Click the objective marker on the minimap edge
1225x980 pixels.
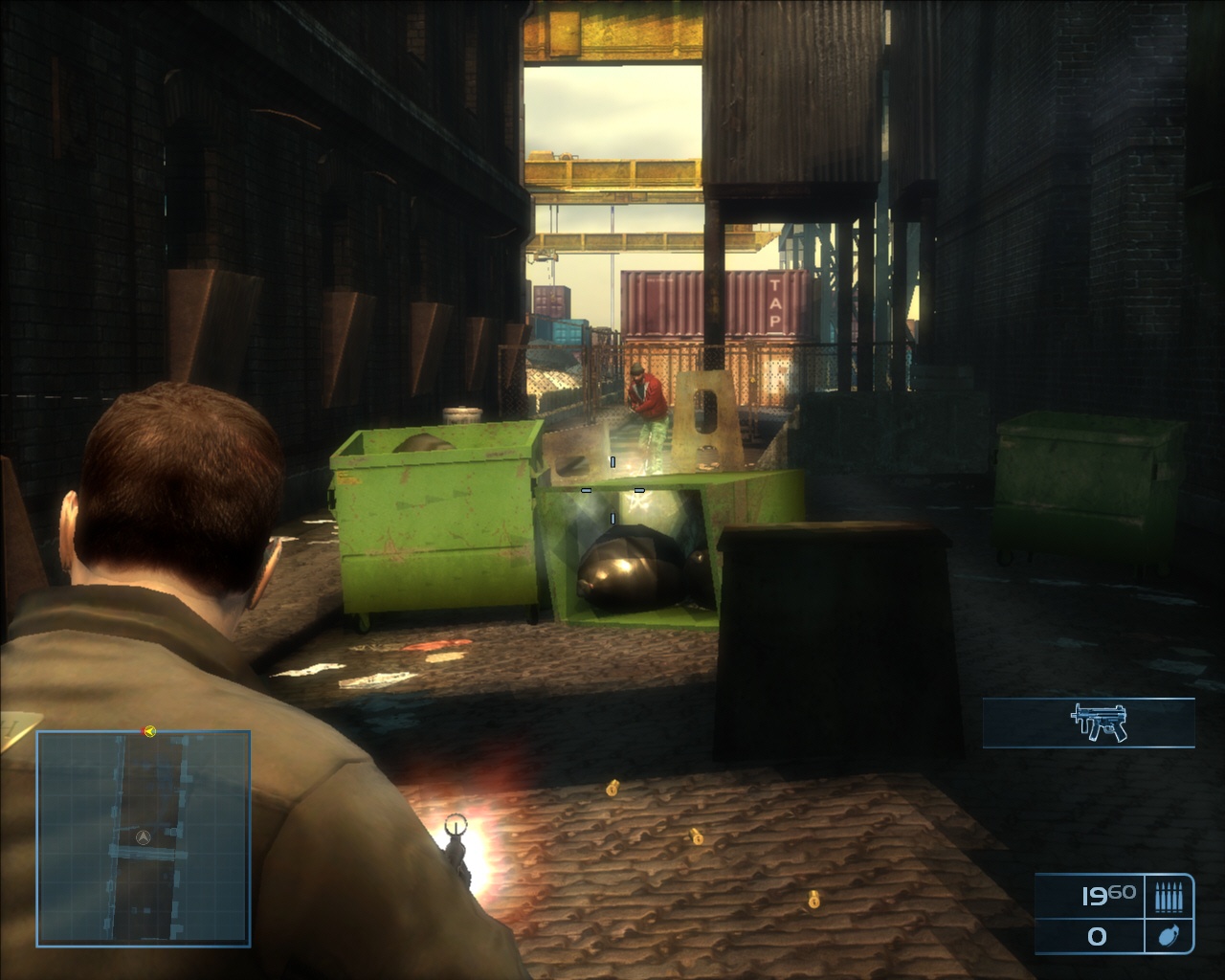coord(149,732)
